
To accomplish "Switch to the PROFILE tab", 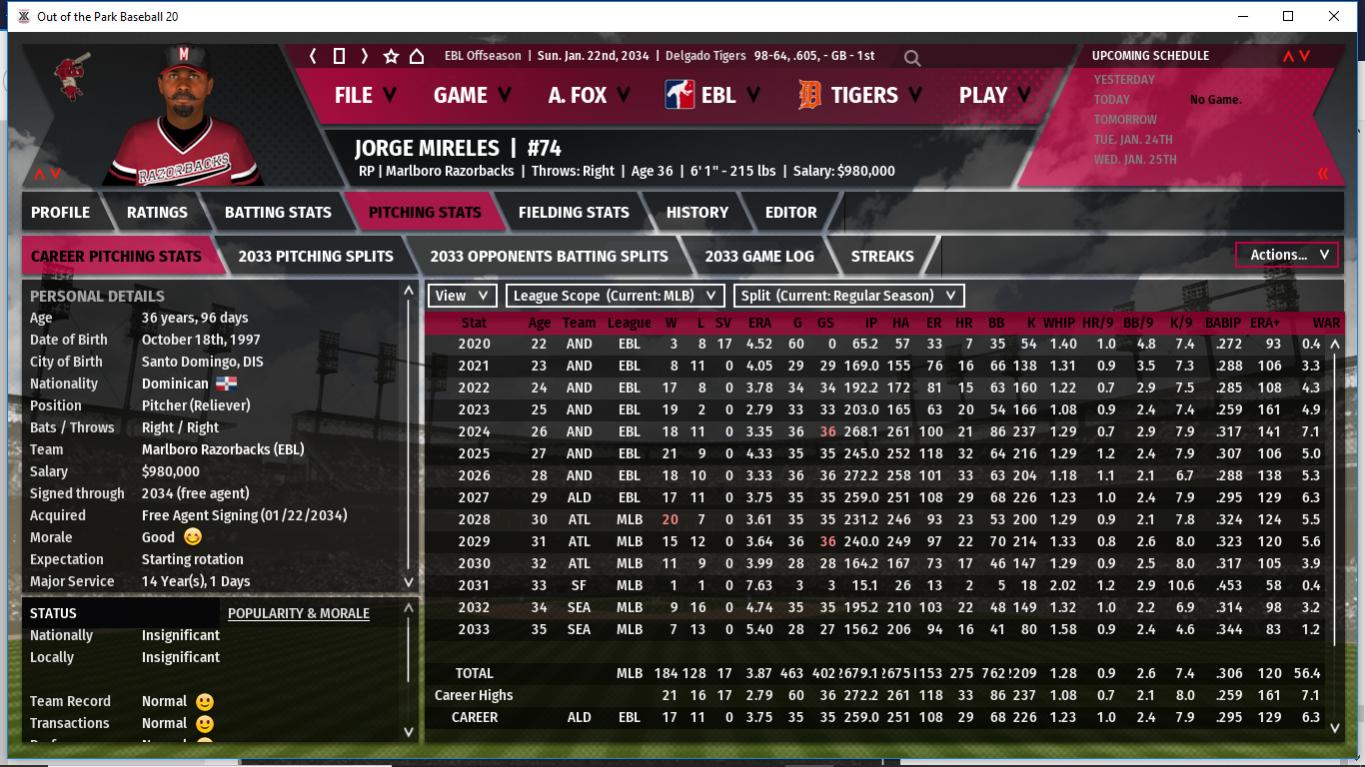I will pyautogui.click(x=60, y=212).
